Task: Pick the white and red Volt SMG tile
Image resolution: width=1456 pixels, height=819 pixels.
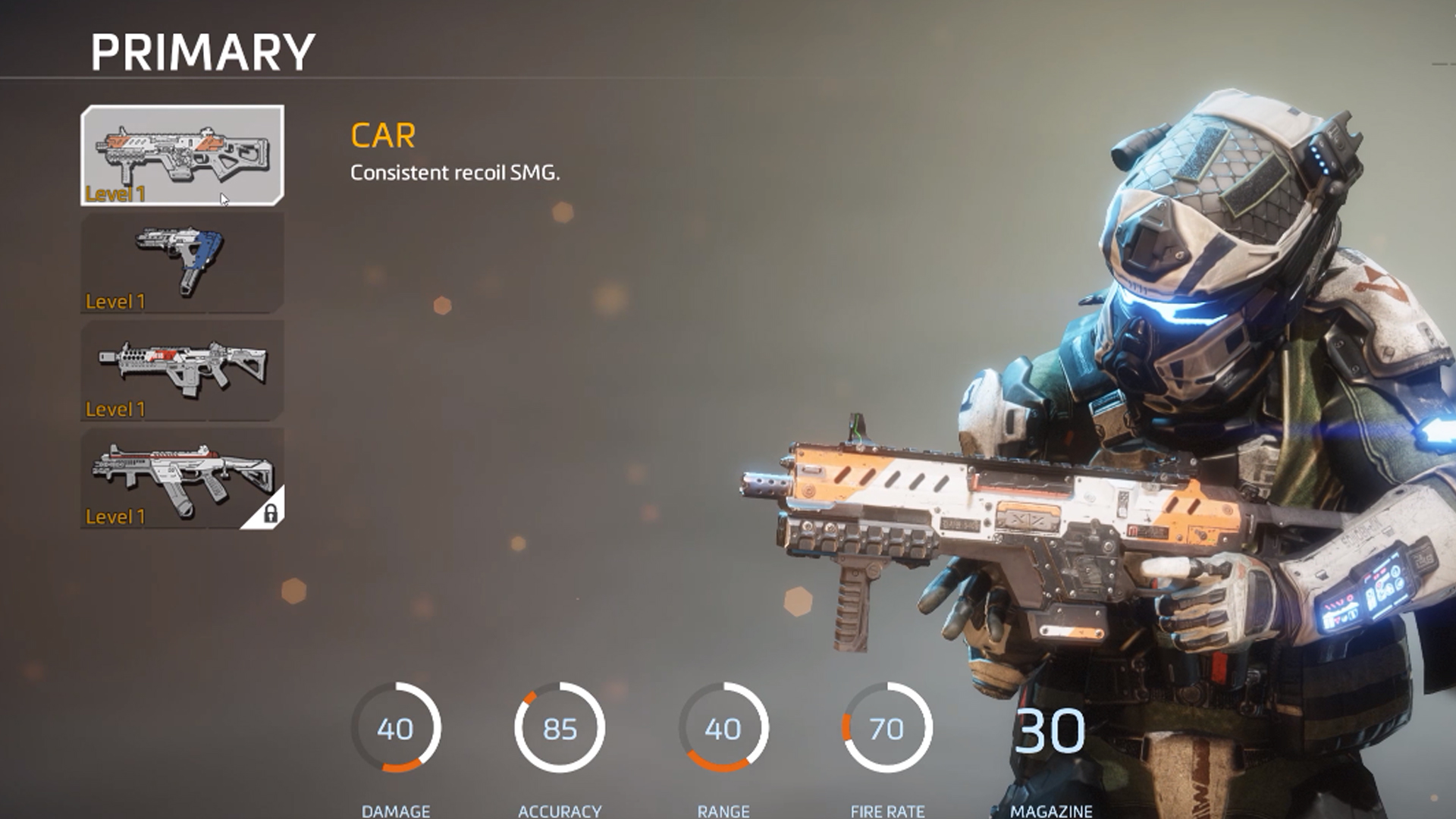Action: 182,371
